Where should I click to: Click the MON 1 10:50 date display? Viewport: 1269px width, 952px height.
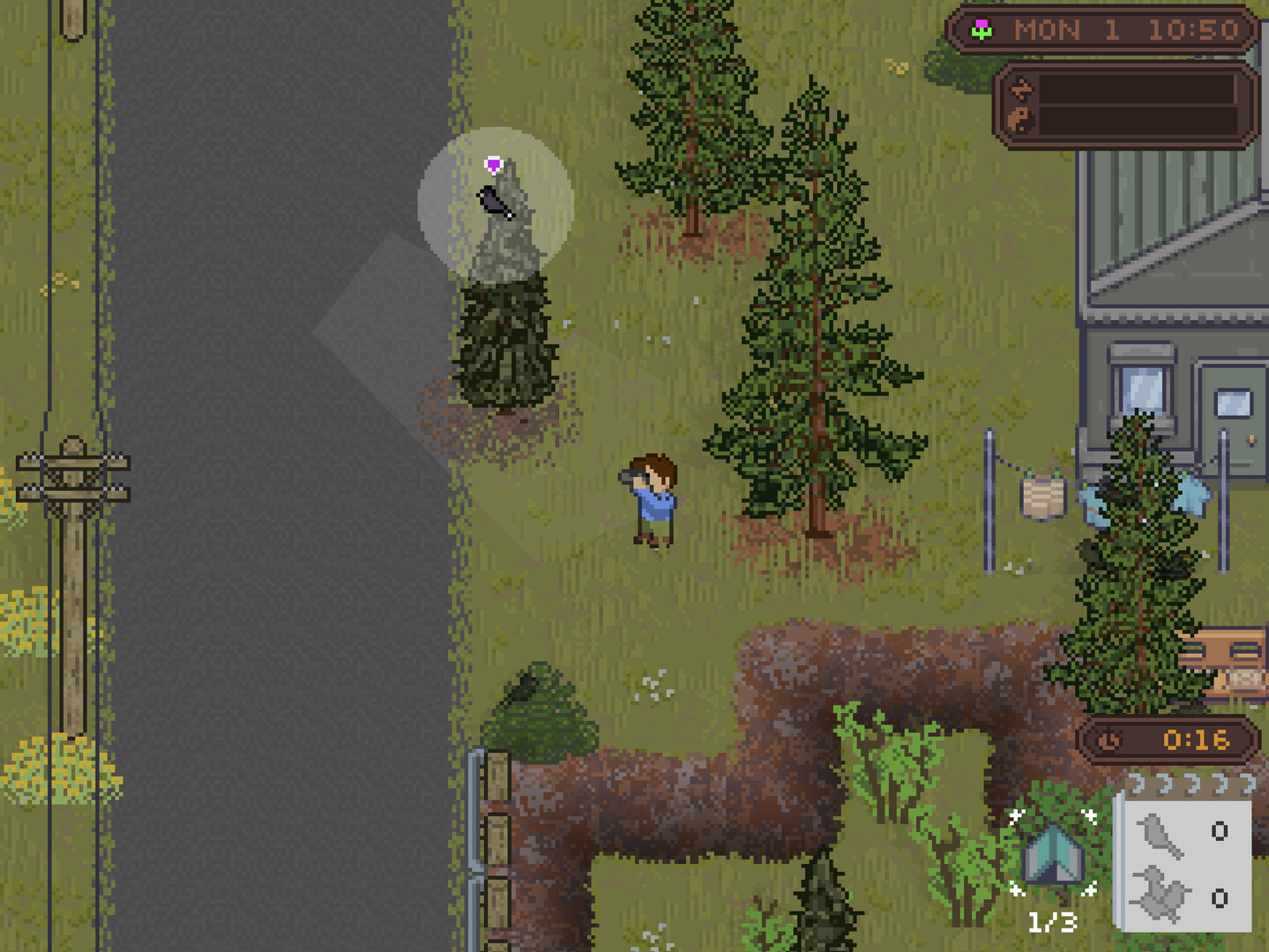click(x=1124, y=29)
